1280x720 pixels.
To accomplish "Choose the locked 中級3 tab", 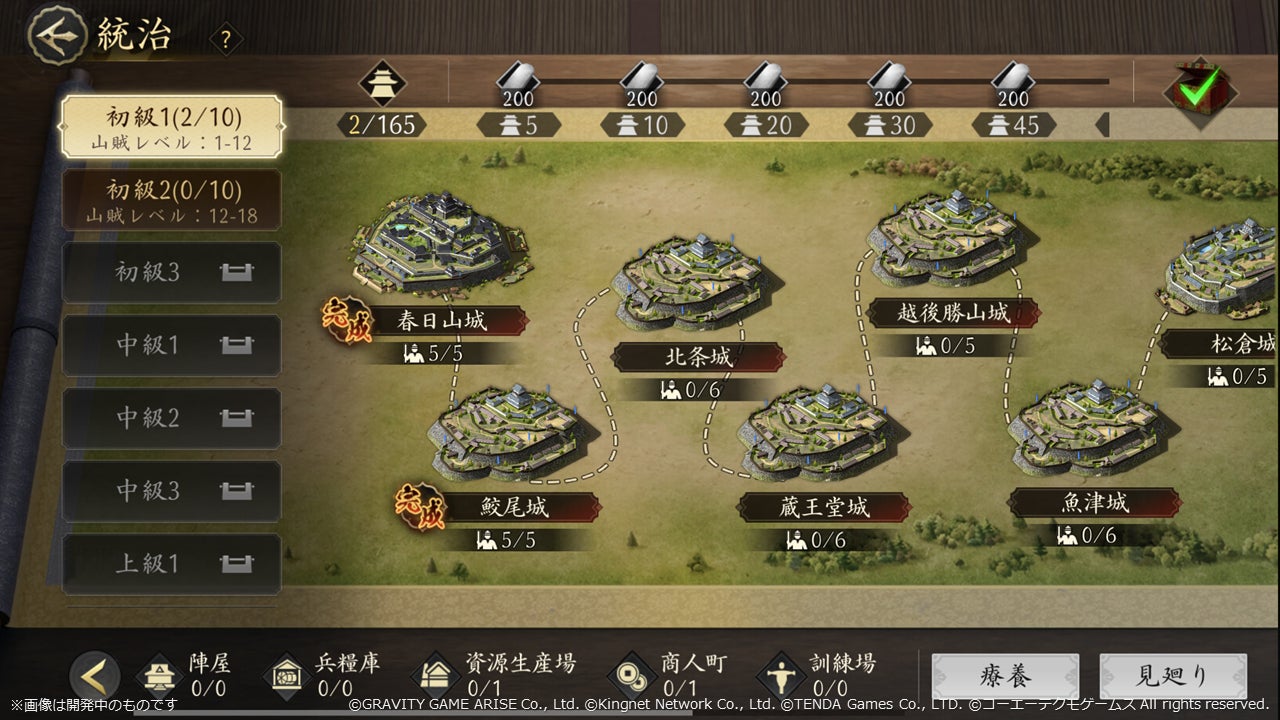I will coord(172,491).
